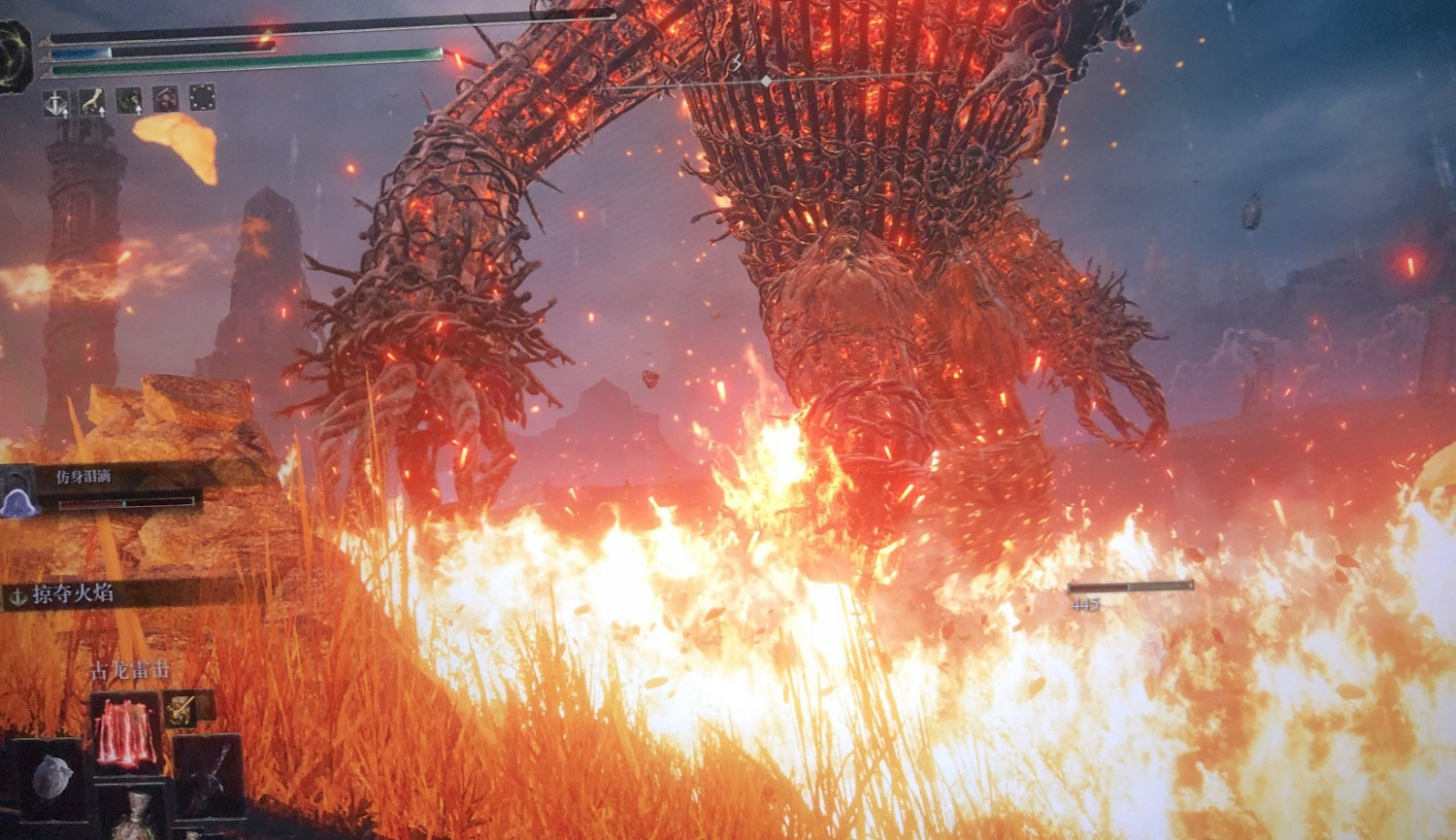This screenshot has width=1456, height=840.
Task: Toggle the hand-shaped buff icon
Action: (x=91, y=100)
